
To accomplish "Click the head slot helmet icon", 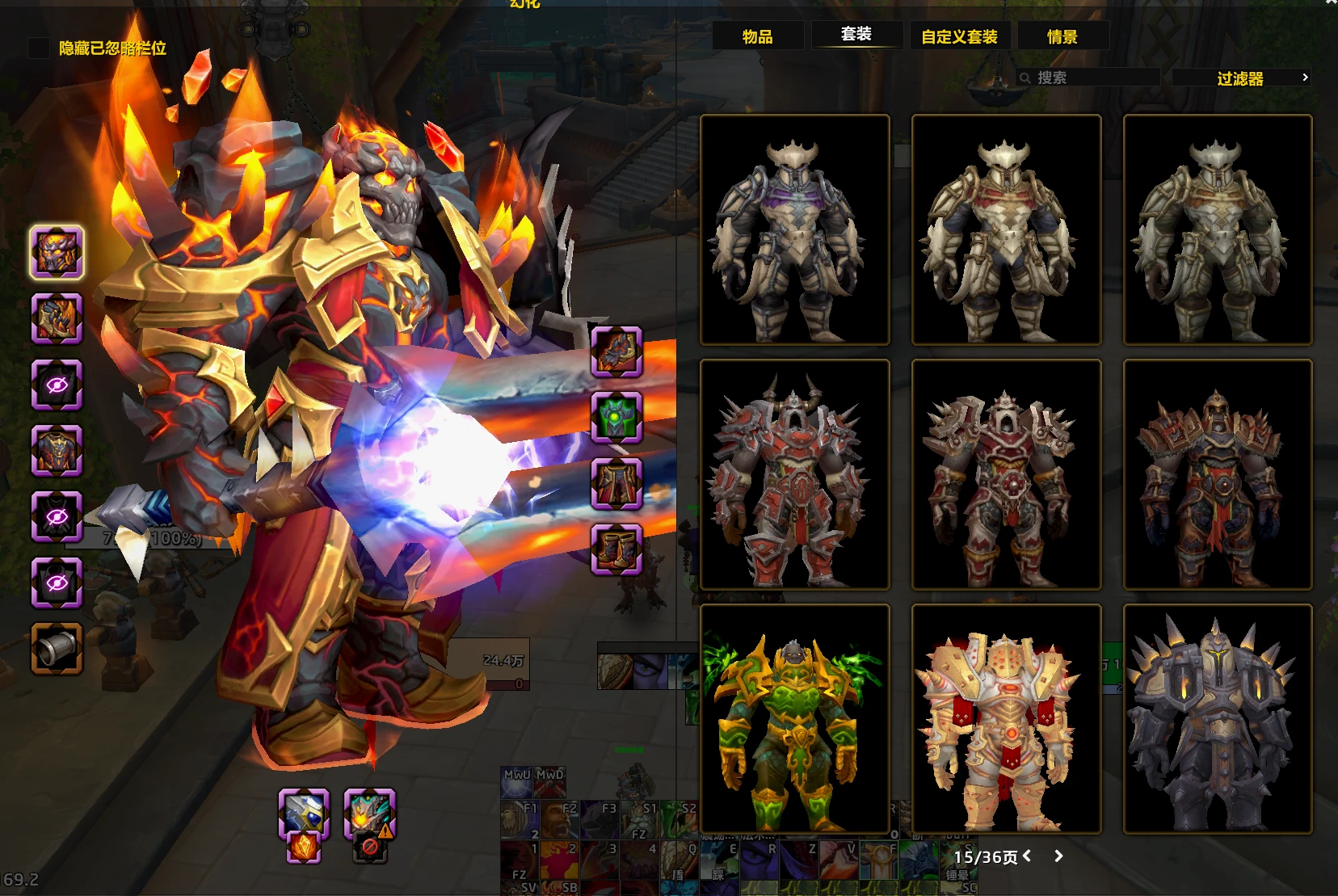I will (x=57, y=252).
